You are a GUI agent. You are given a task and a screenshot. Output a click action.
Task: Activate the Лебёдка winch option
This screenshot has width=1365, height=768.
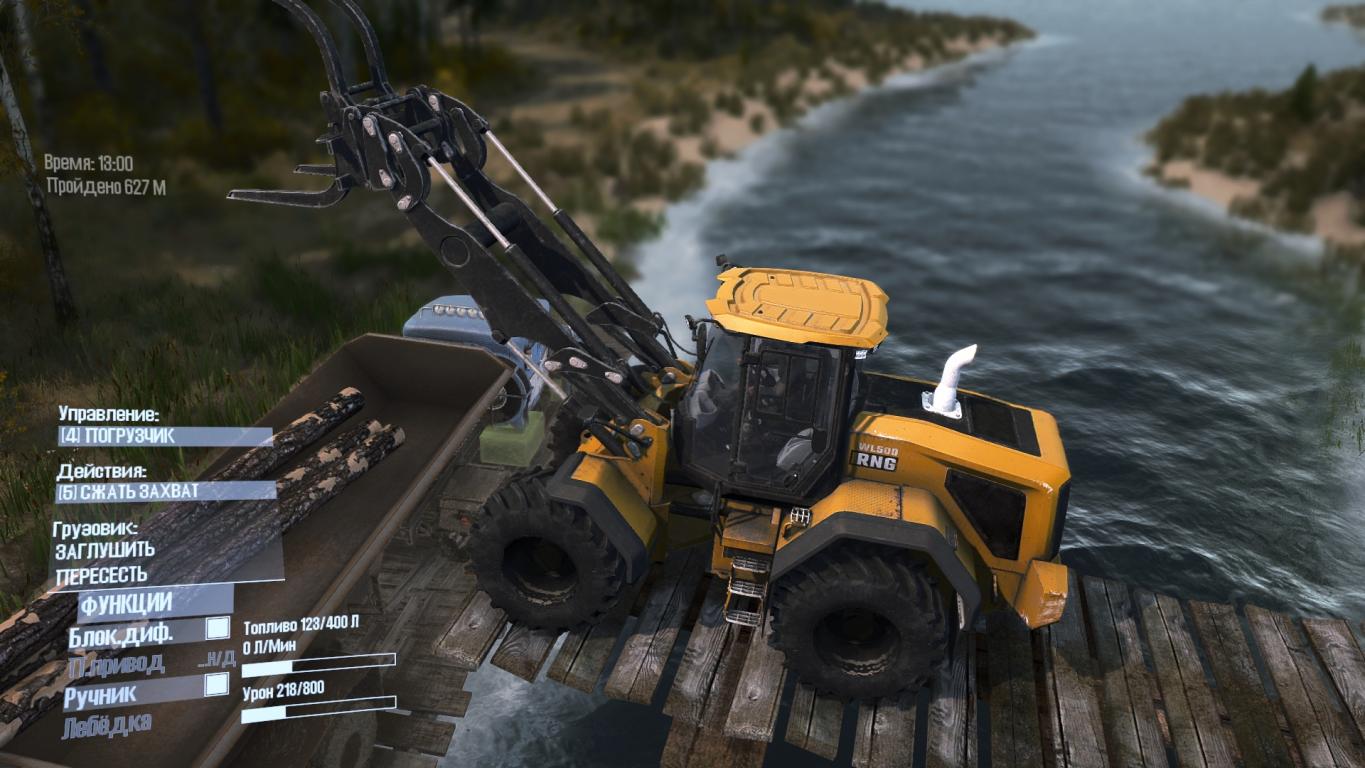108,724
